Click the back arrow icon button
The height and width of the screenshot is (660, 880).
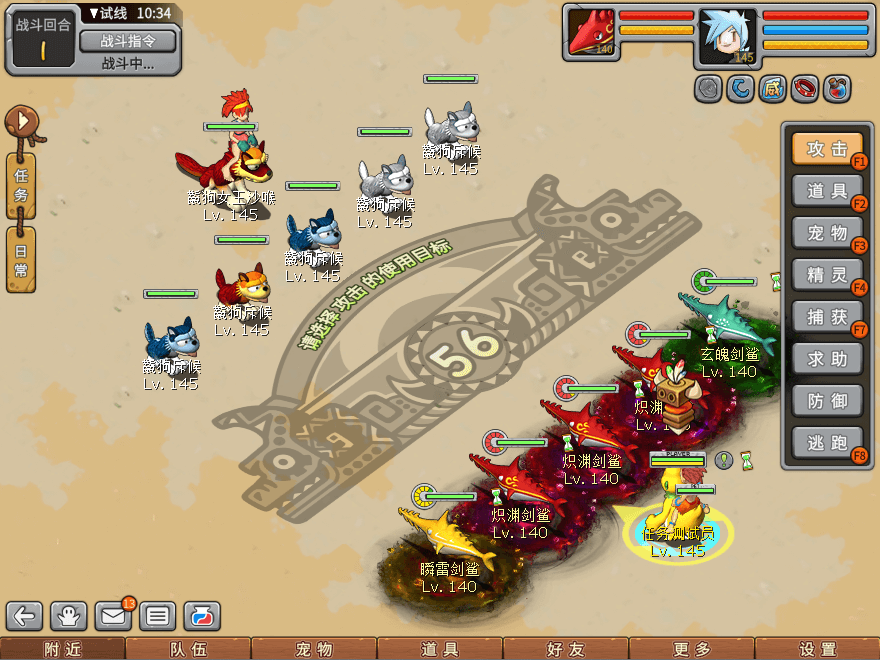click(x=25, y=616)
